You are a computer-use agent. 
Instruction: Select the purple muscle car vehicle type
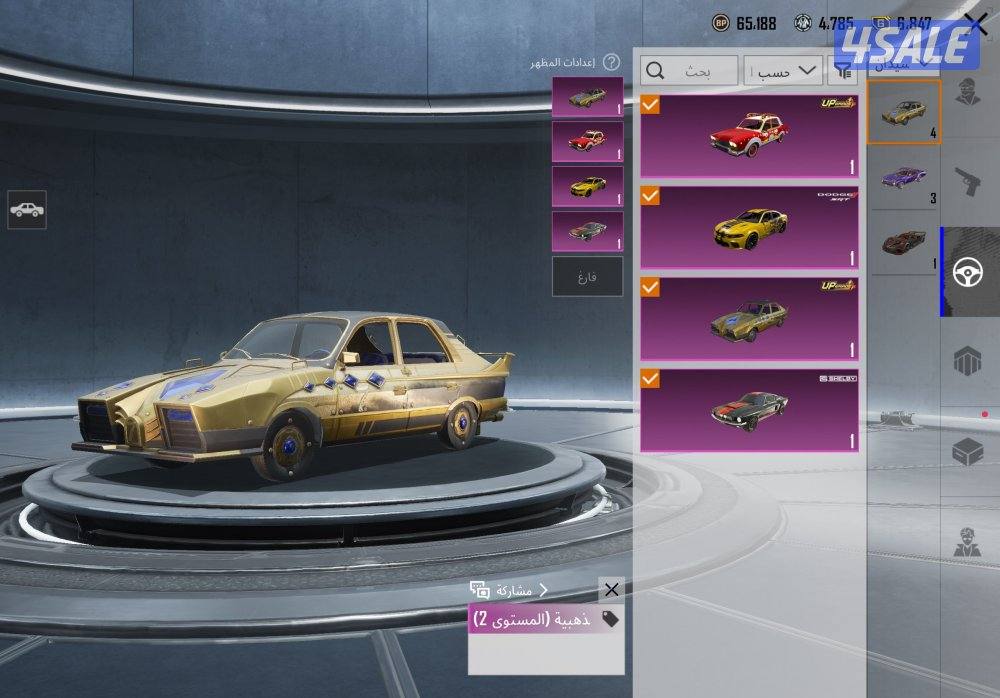tap(904, 178)
